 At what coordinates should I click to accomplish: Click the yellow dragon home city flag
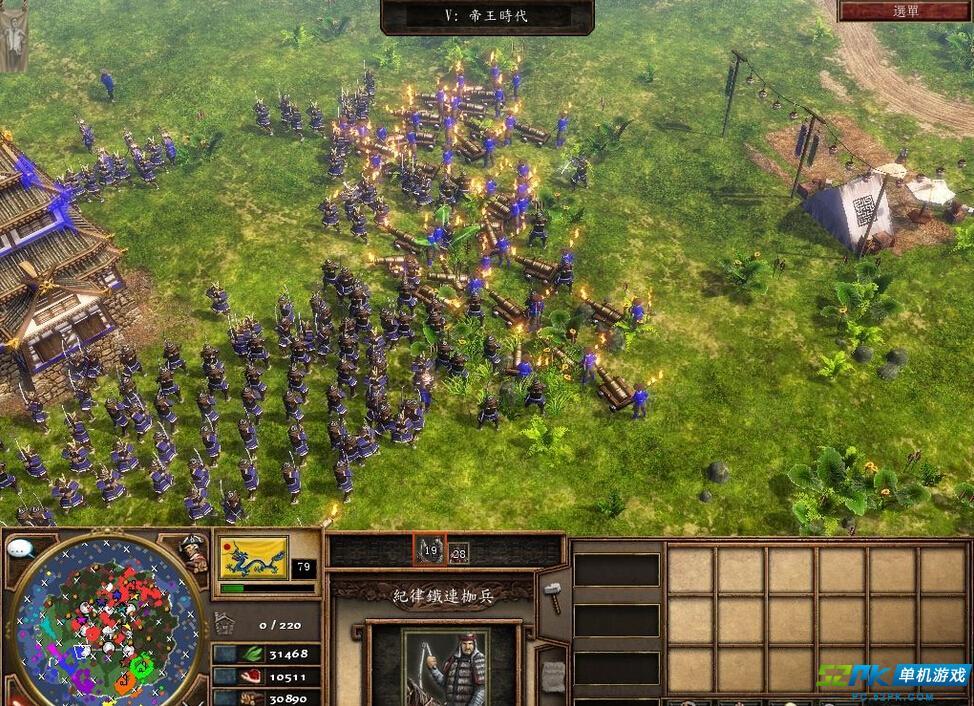[253, 559]
